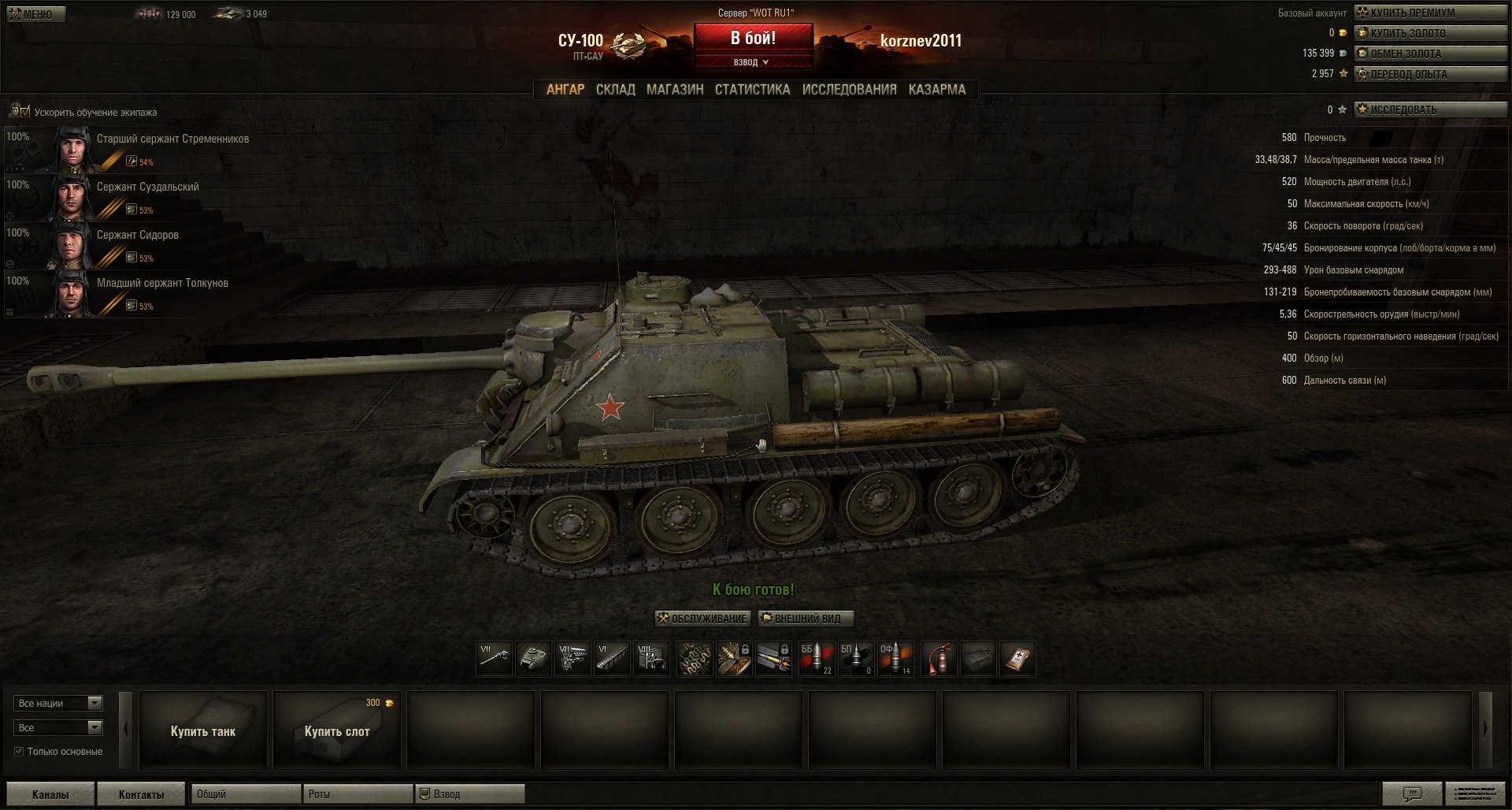
Task: Start battle with the 'В бой!' button
Action: tap(753, 39)
